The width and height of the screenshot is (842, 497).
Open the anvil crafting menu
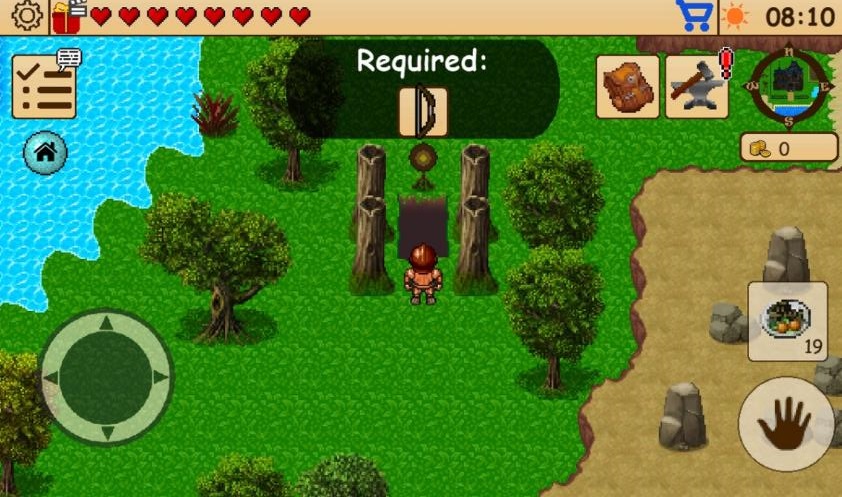click(x=696, y=87)
